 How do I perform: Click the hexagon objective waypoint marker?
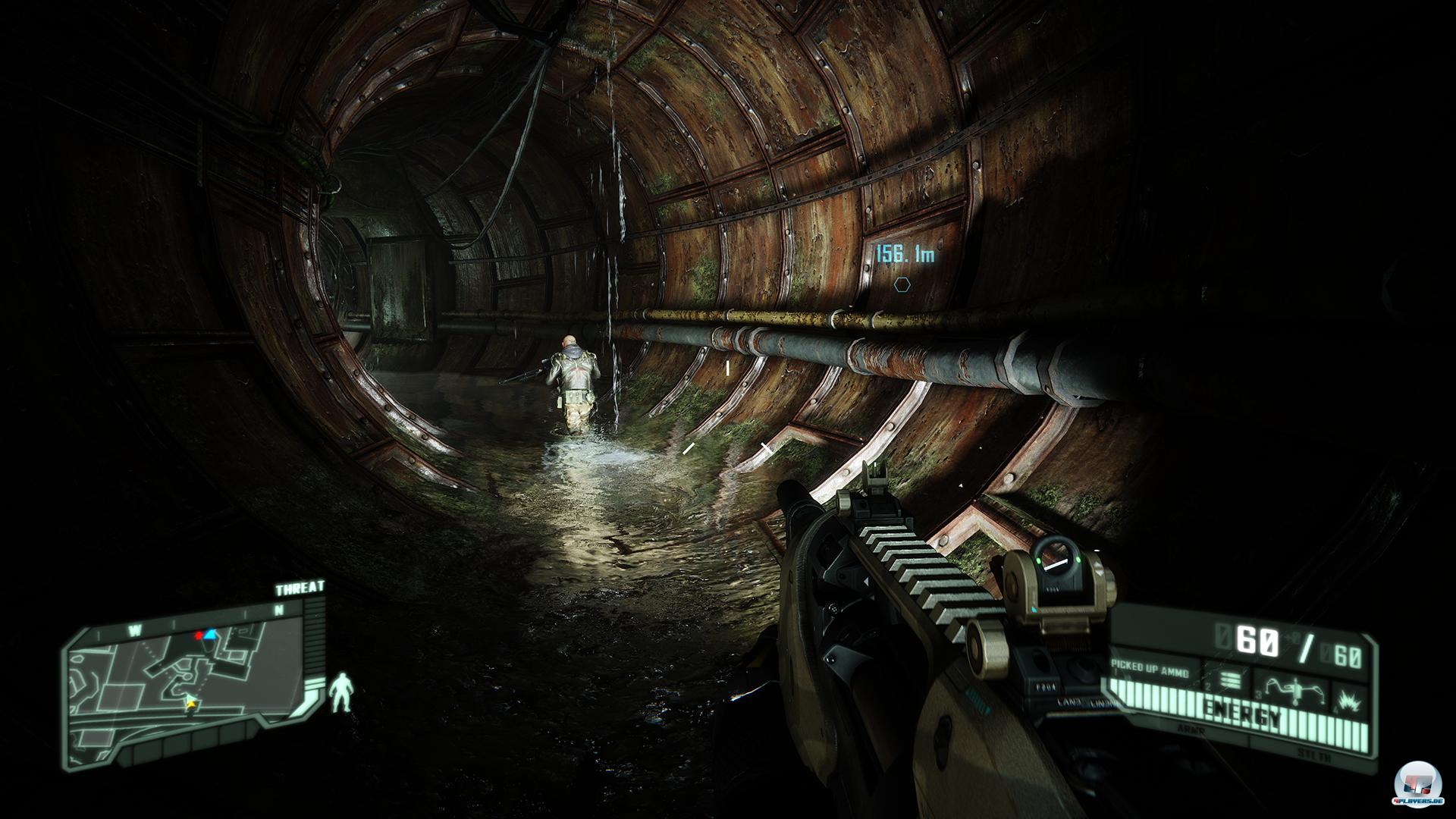click(x=901, y=285)
